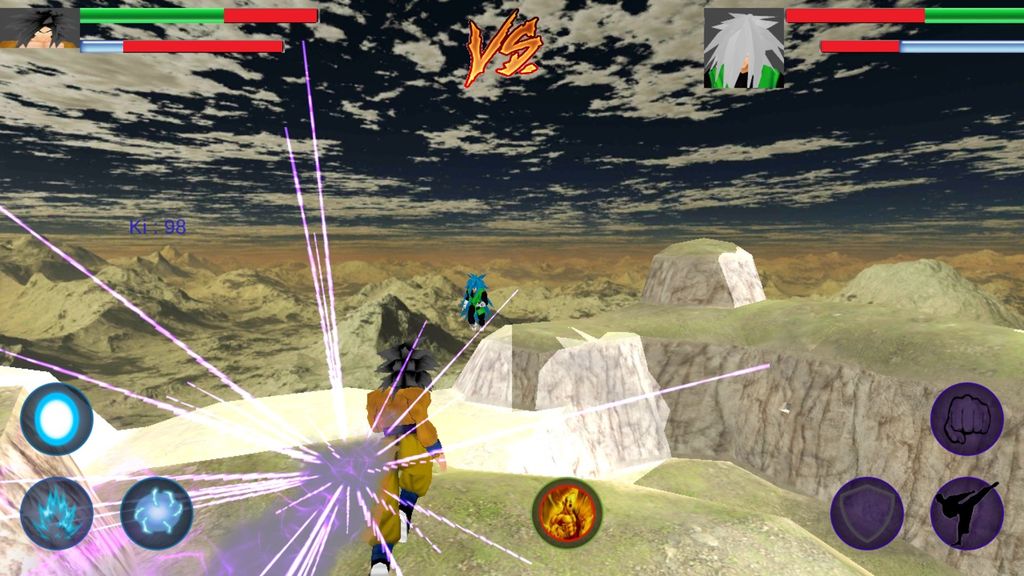Tap the orange fiery transformation icon

pyautogui.click(x=566, y=513)
